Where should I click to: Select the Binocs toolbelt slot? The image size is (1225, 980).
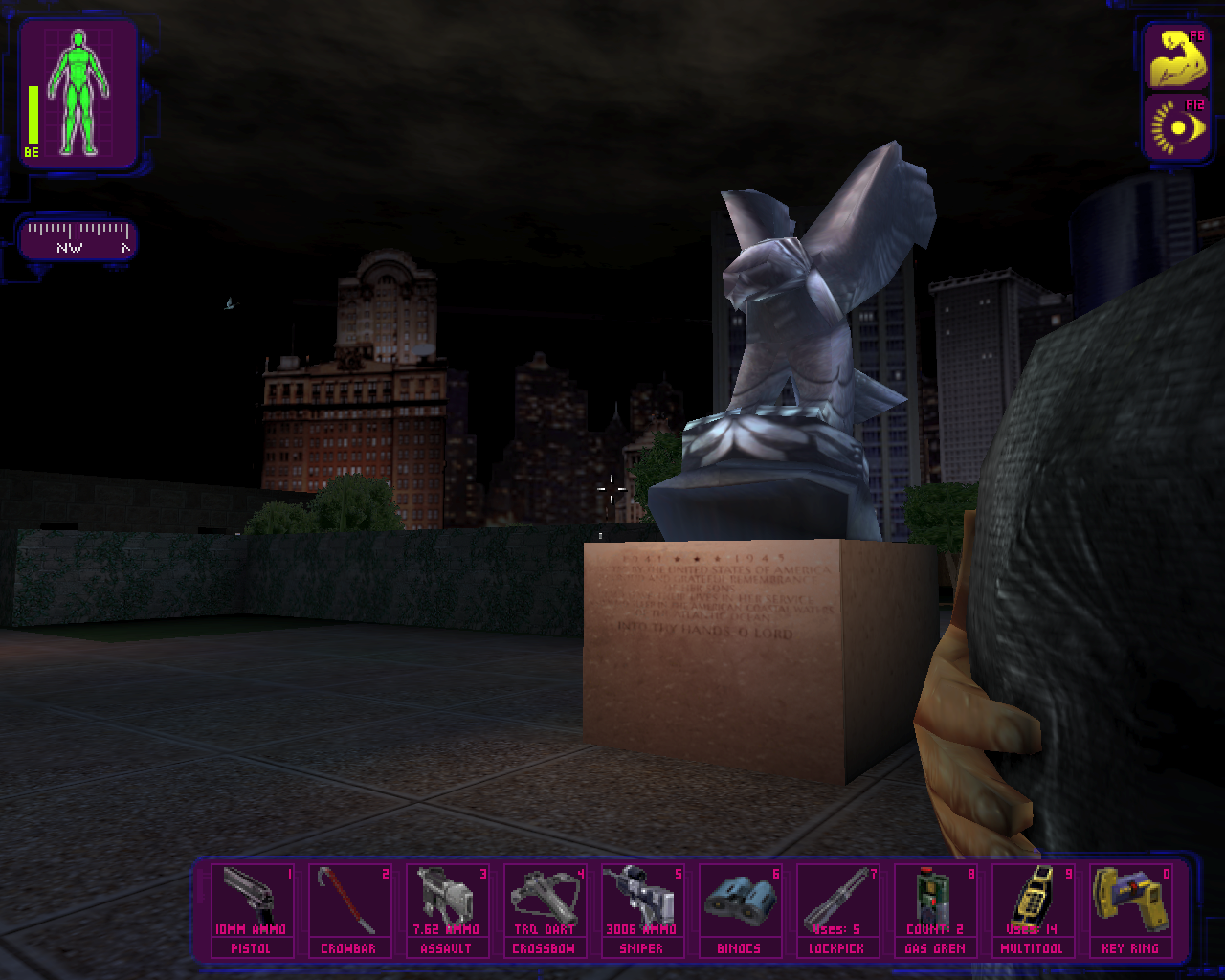[740, 909]
